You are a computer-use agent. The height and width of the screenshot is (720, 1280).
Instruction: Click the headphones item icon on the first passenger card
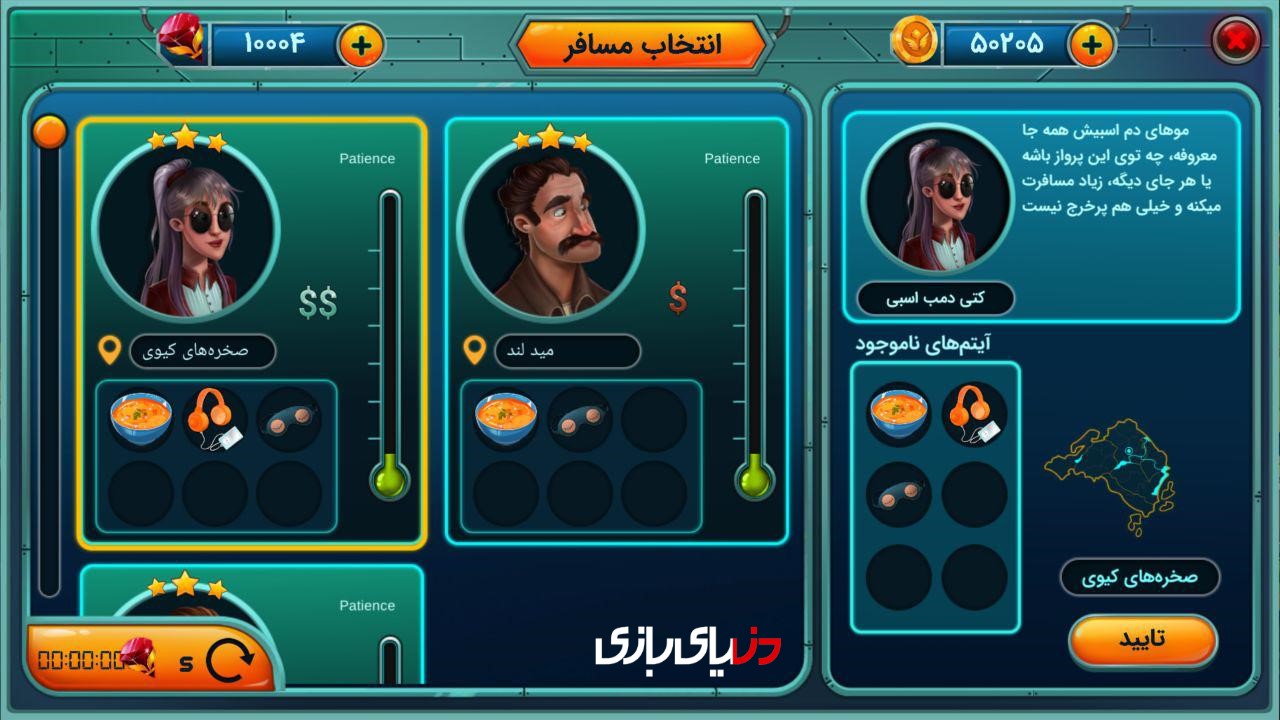213,420
